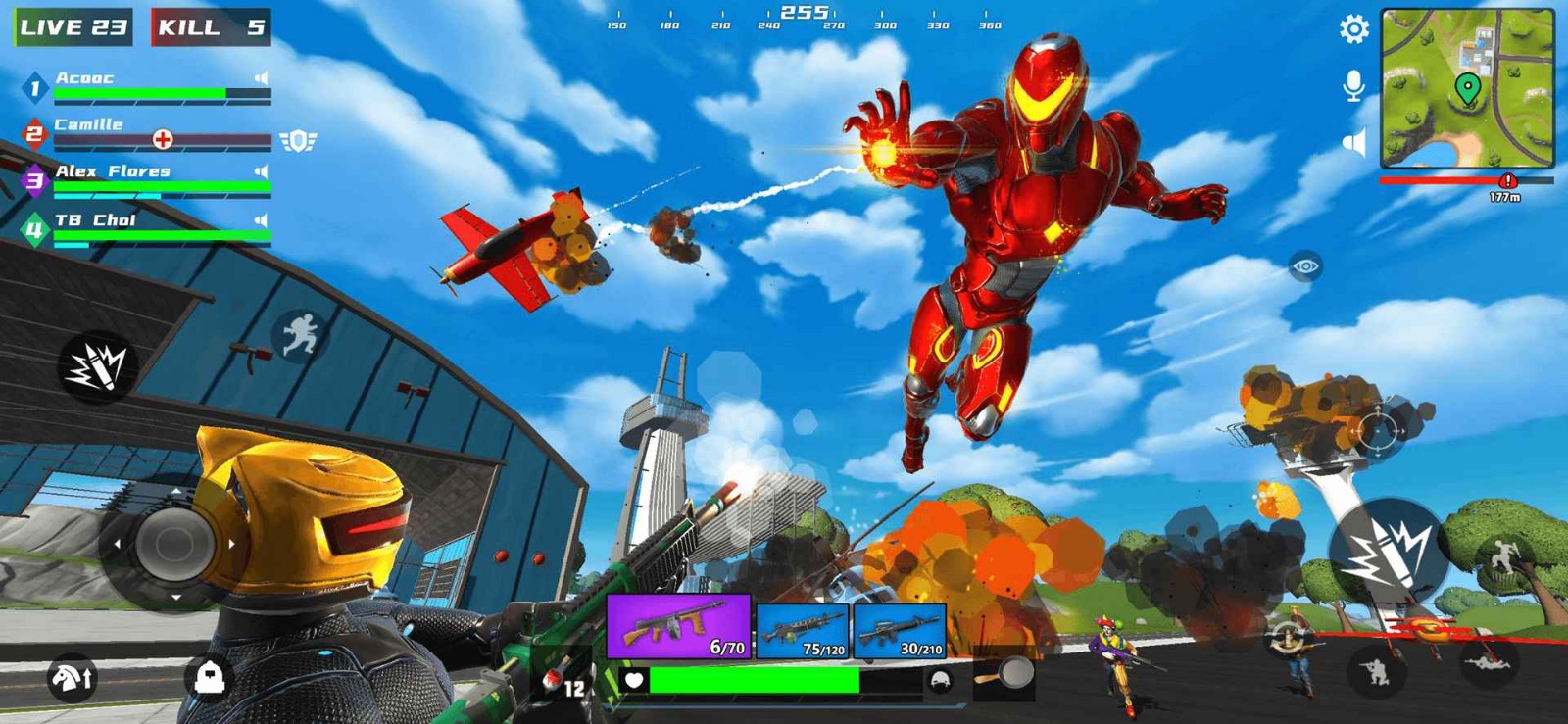This screenshot has height=724, width=1568.
Task: Open the gear settings menu
Action: coord(1354,29)
